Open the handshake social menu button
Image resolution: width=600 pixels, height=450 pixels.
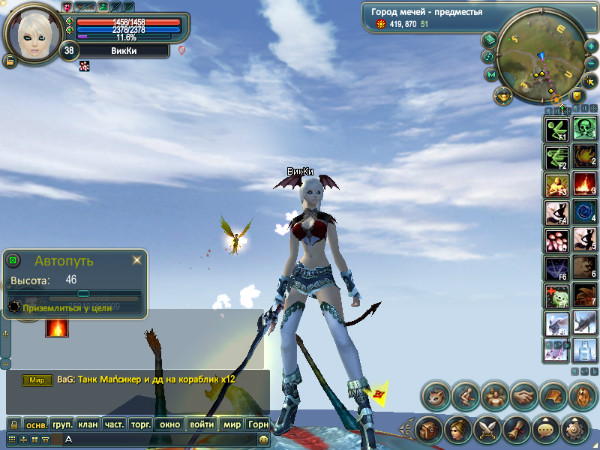[522, 396]
